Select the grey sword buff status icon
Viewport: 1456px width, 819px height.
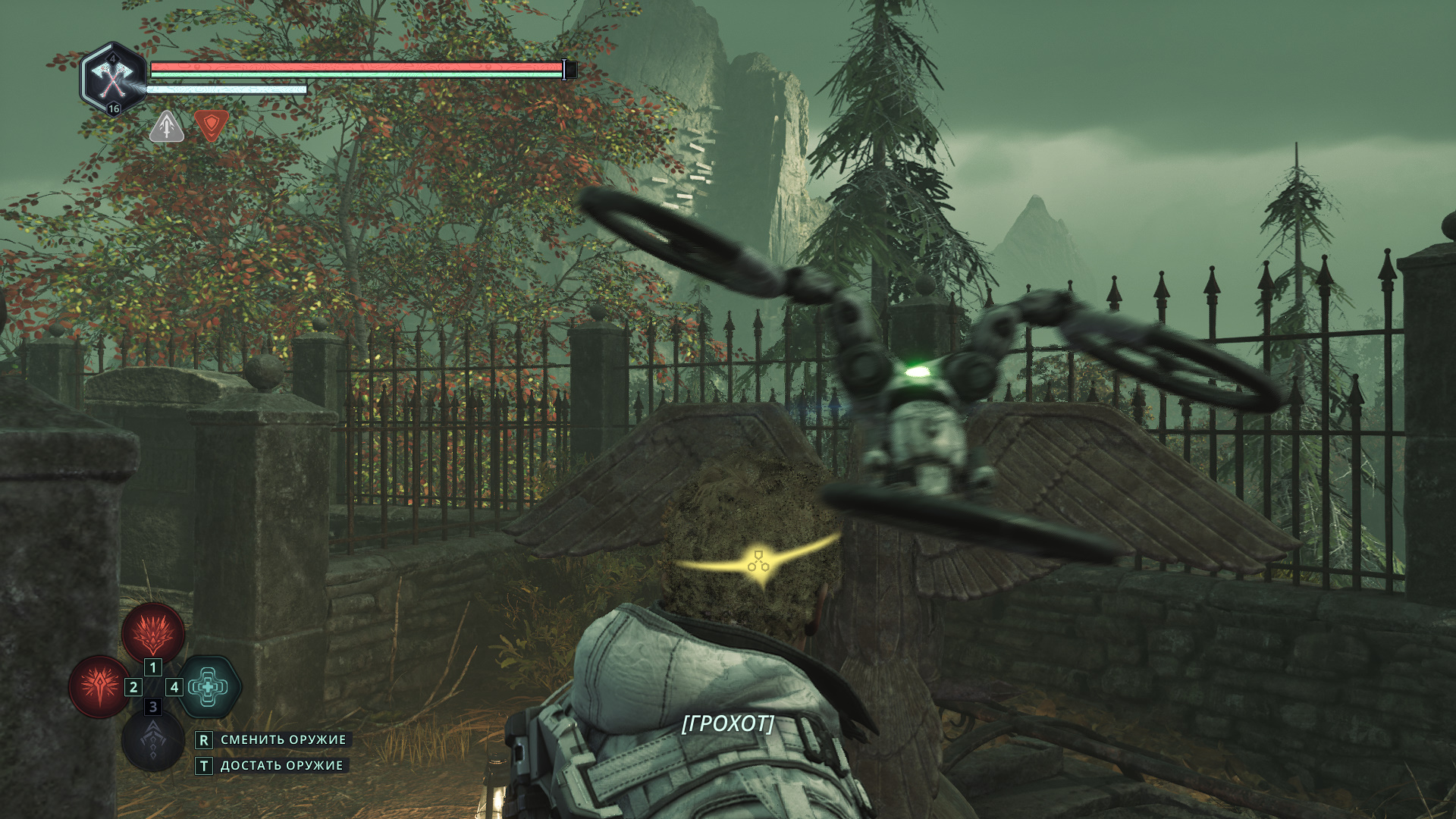[167, 127]
